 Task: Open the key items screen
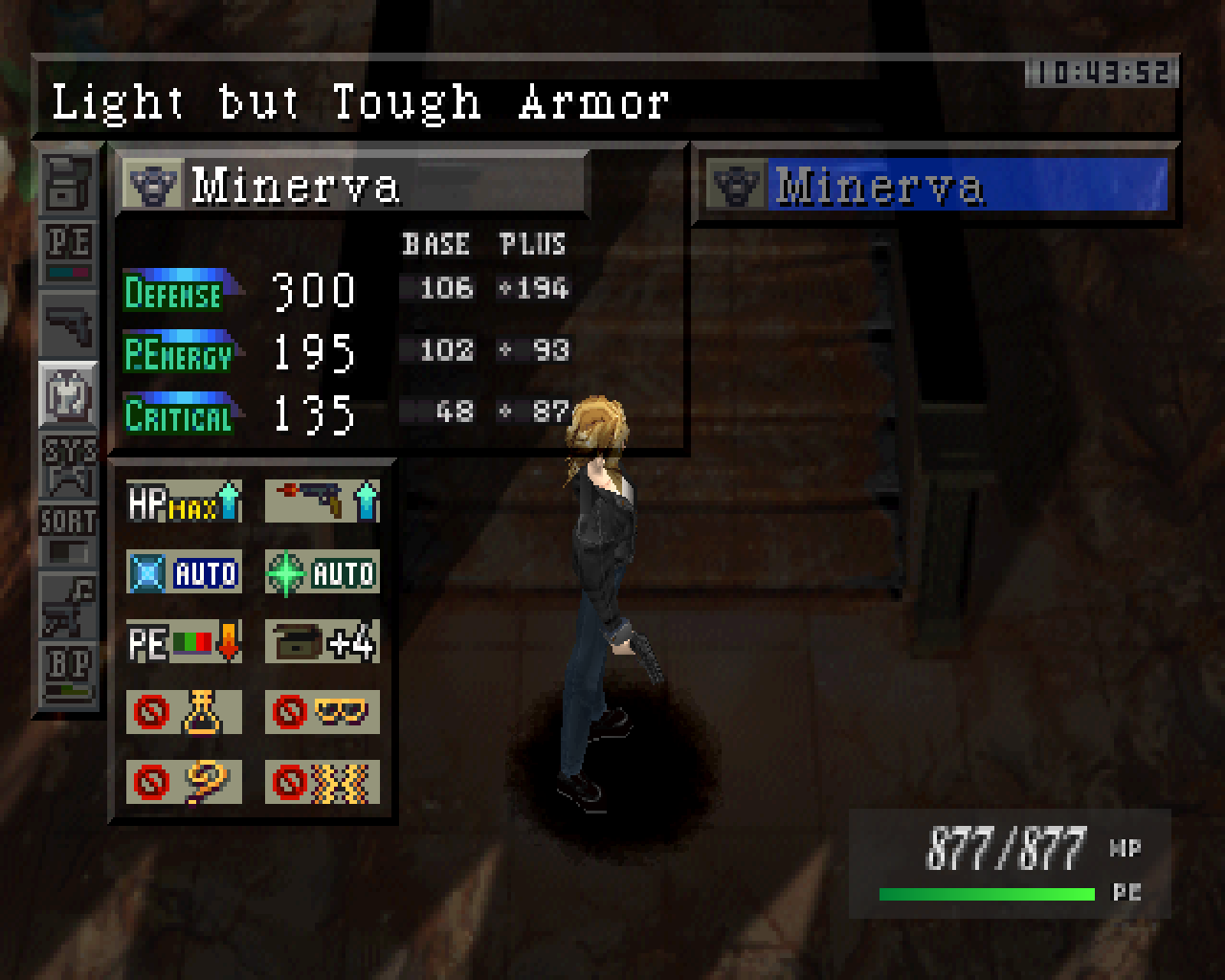click(67, 604)
